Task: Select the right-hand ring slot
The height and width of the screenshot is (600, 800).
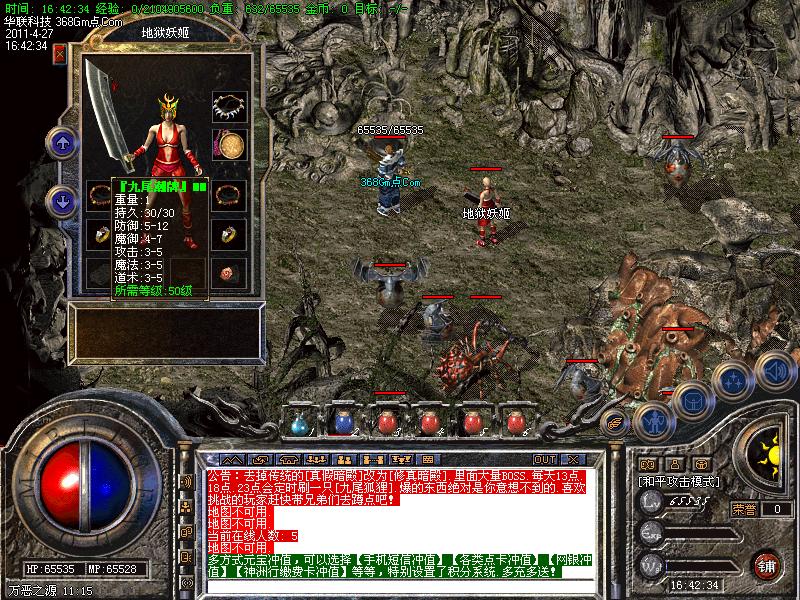Action: point(230,235)
